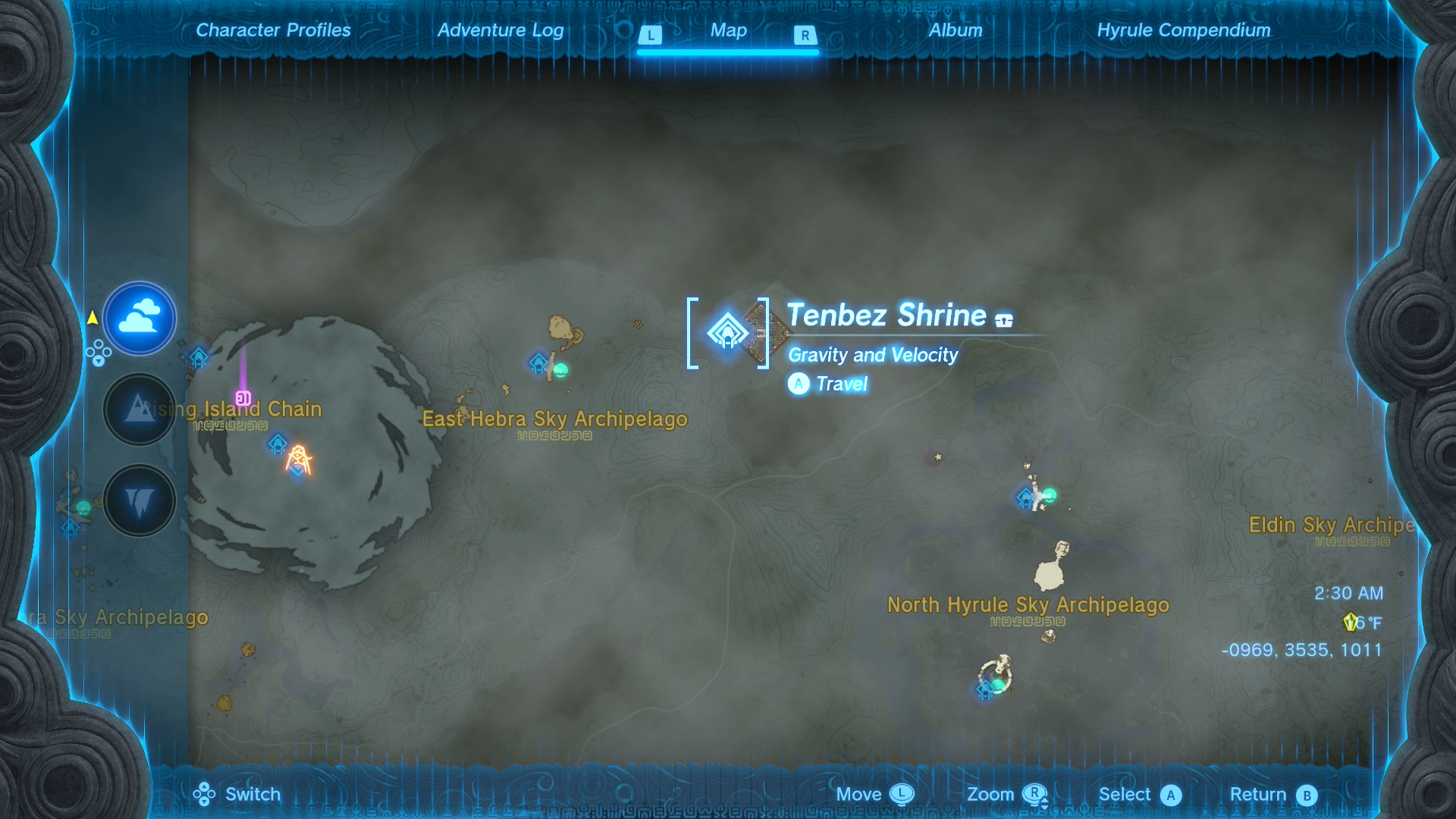
Task: Click the shrine icon near East Hebra Sky Archipelago
Action: (x=537, y=362)
